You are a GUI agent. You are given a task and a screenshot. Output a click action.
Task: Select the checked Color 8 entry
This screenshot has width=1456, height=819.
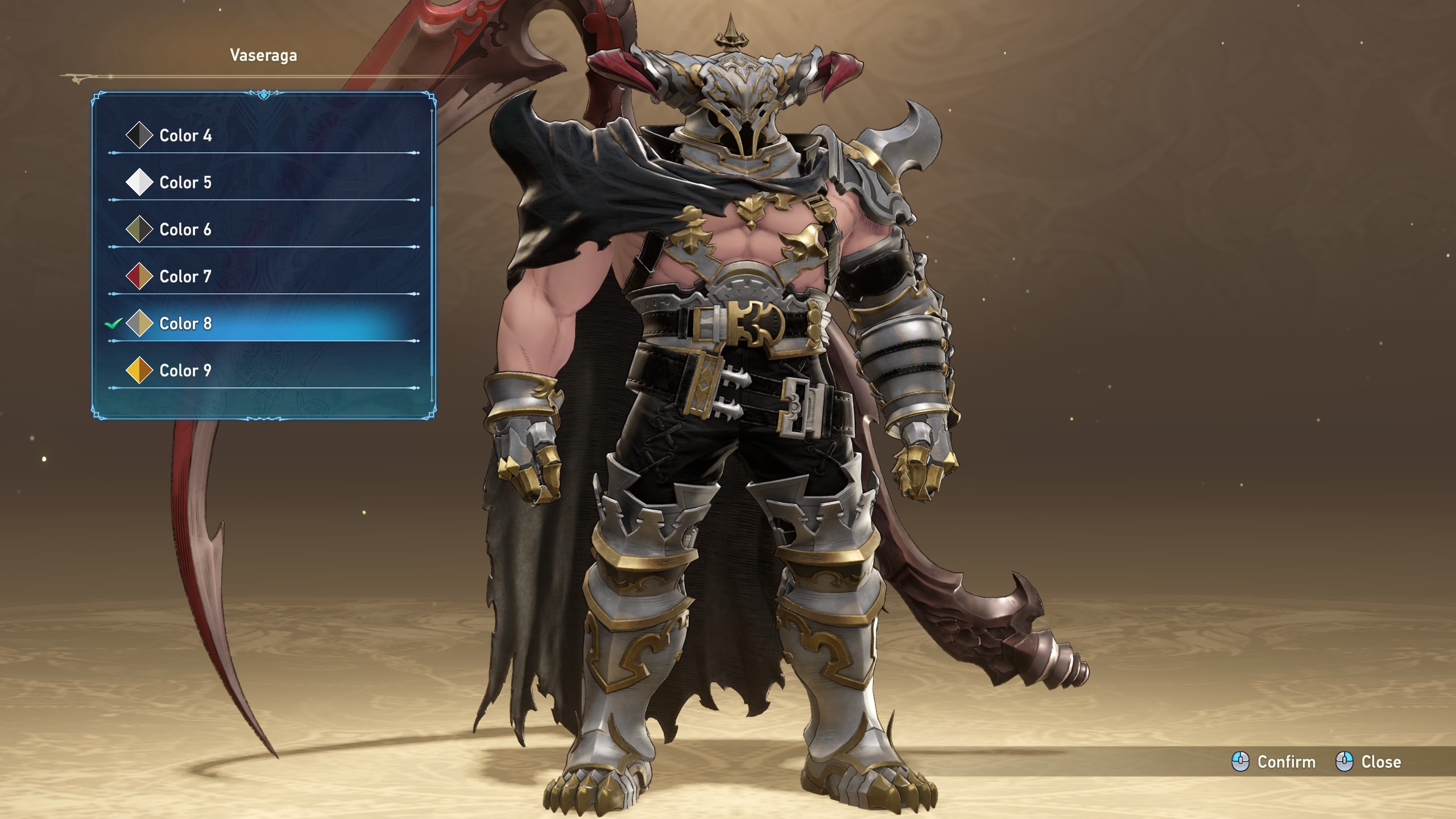pyautogui.click(x=185, y=324)
